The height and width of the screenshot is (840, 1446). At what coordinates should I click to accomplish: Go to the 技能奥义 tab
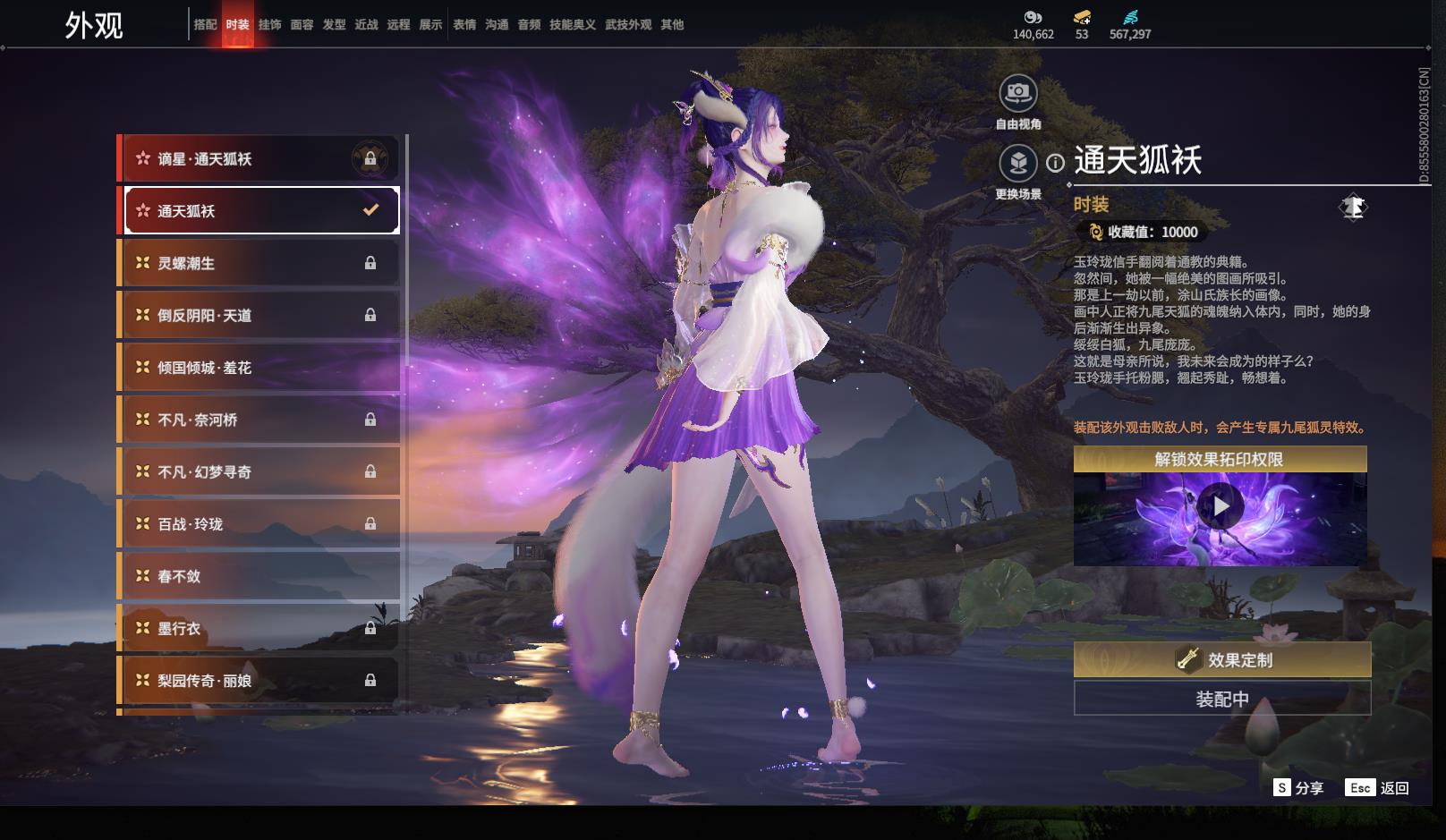click(573, 25)
